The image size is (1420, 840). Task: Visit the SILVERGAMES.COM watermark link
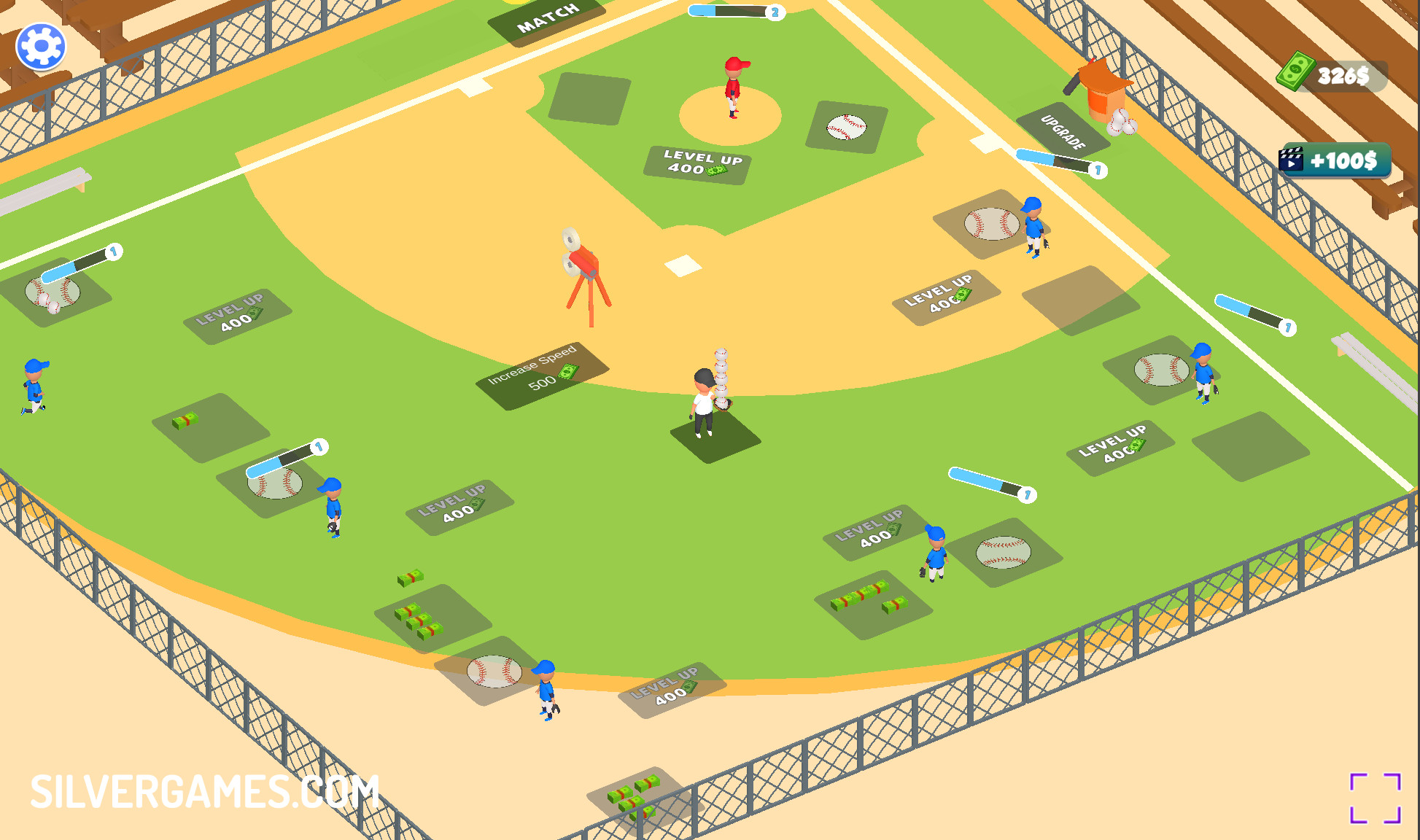tap(205, 792)
